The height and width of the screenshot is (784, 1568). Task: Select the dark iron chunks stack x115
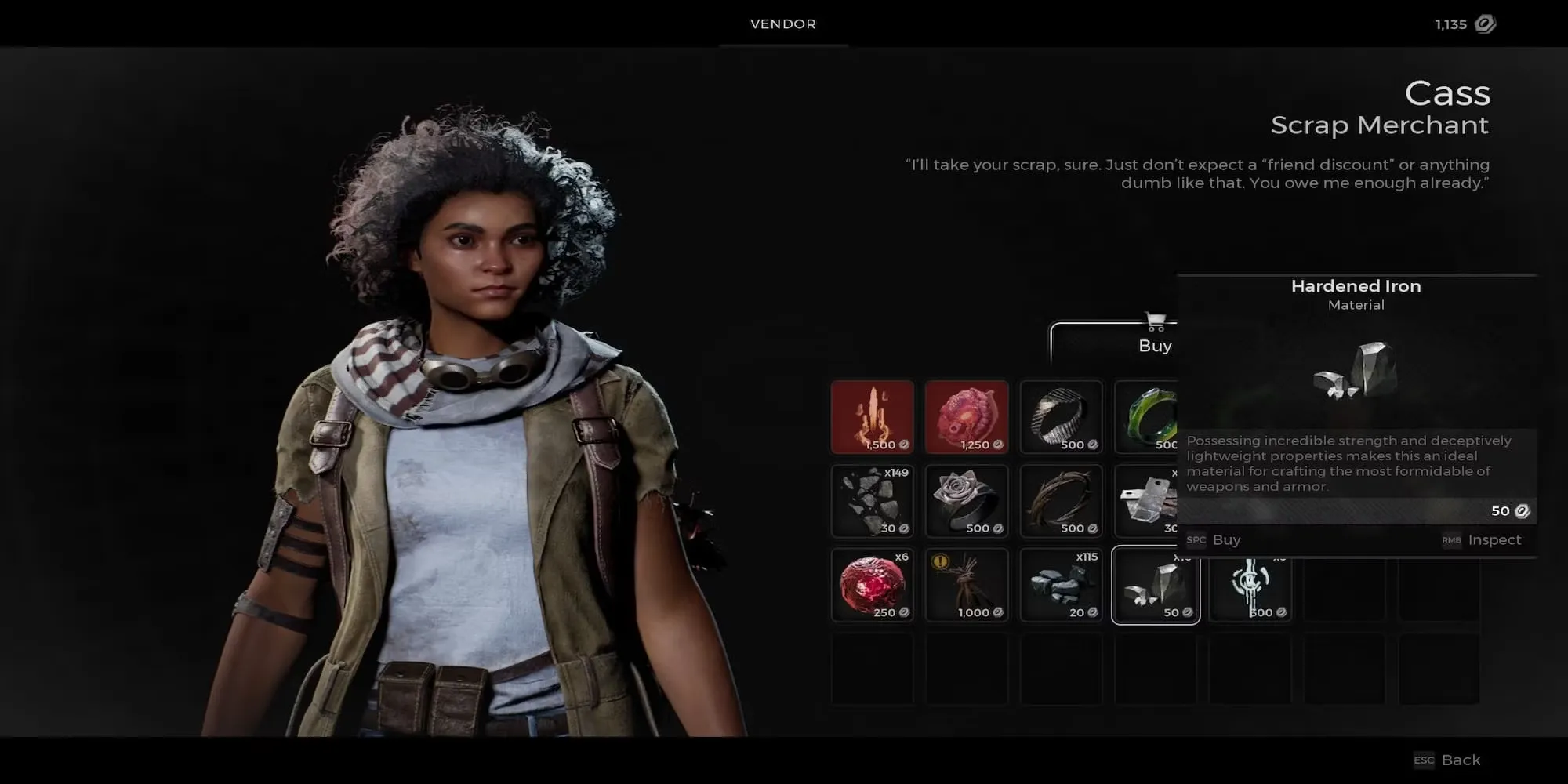(1061, 585)
